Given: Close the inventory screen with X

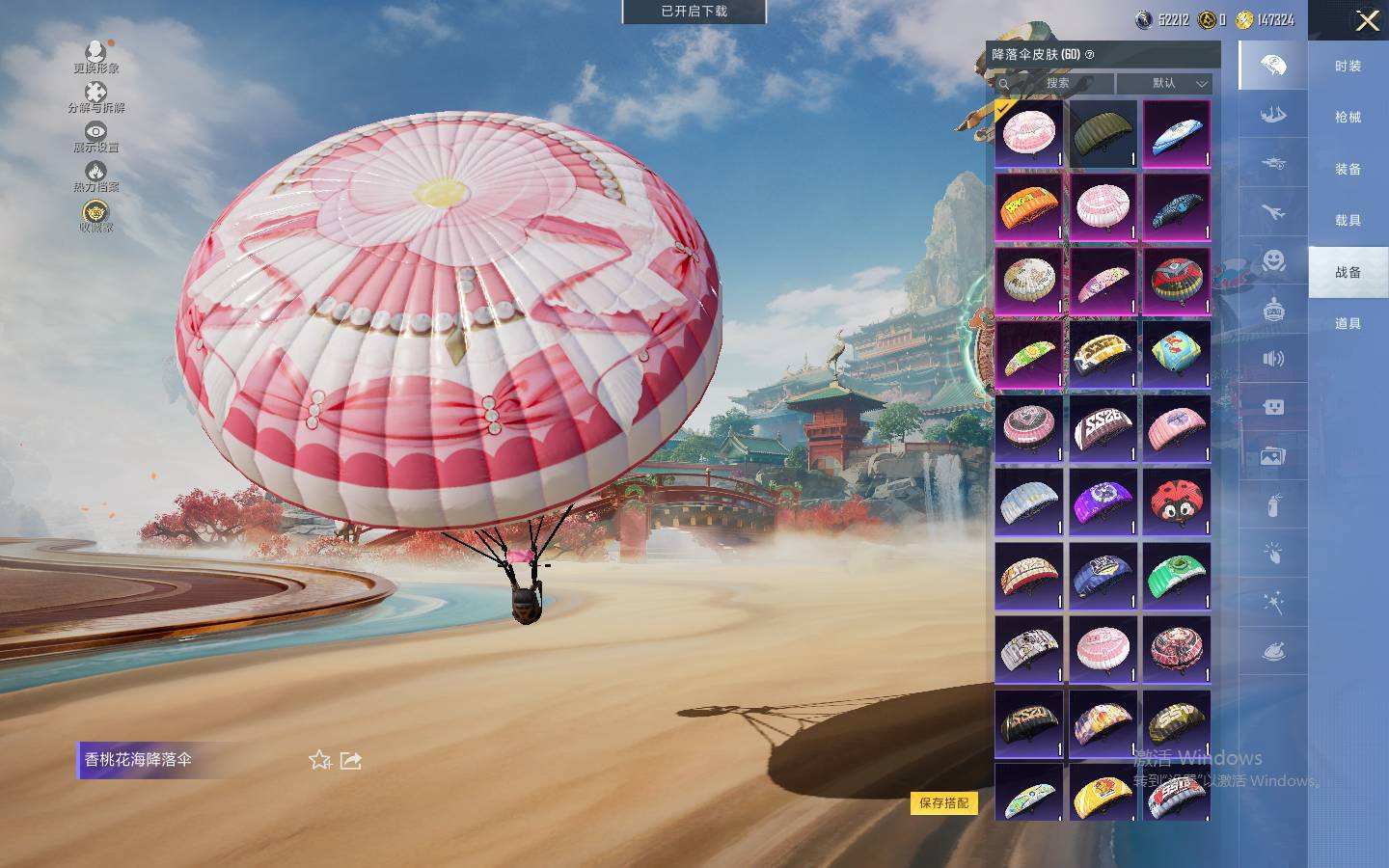Looking at the screenshot, I should click(1367, 20).
